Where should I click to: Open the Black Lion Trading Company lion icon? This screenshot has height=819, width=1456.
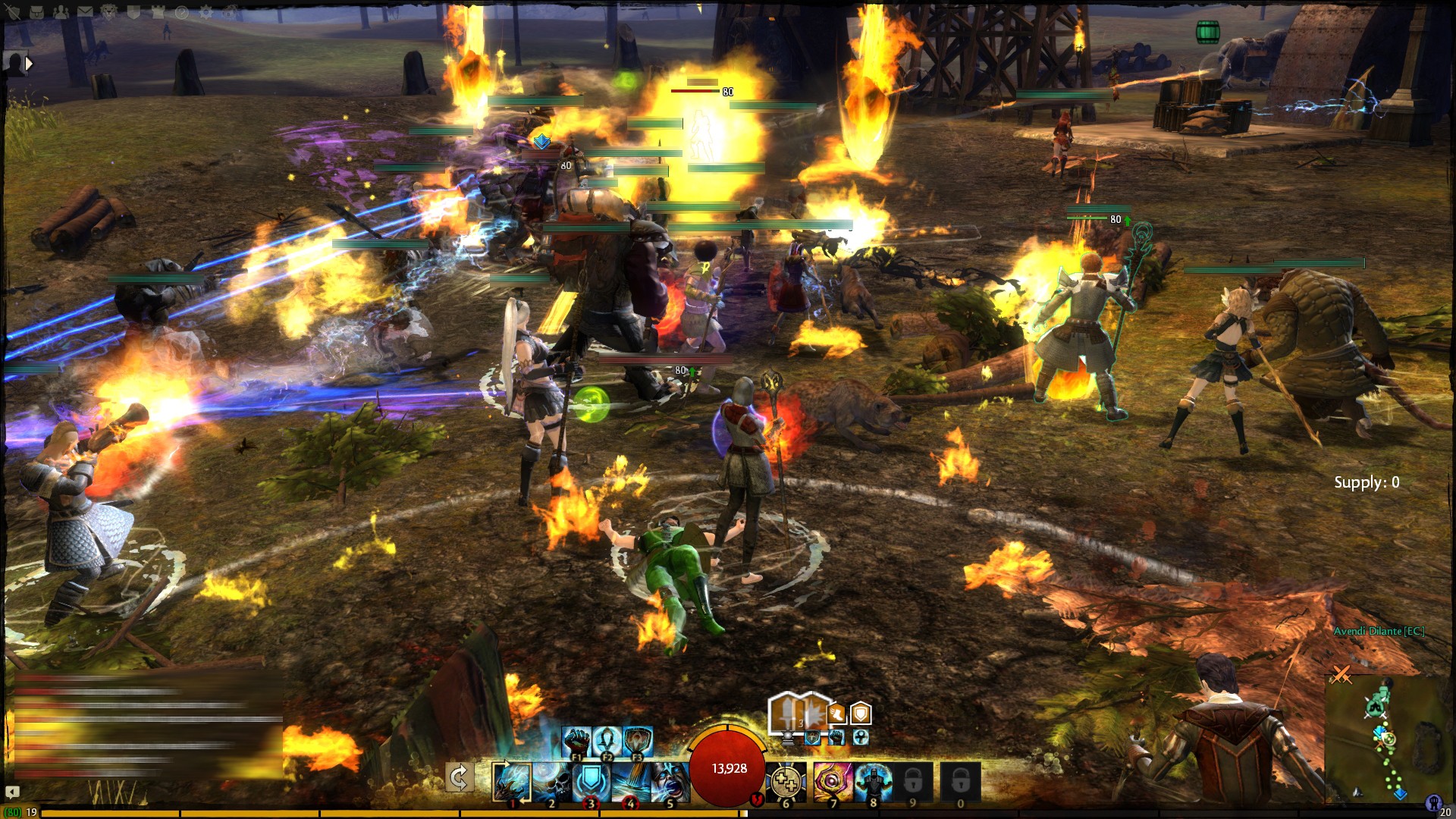point(109,13)
